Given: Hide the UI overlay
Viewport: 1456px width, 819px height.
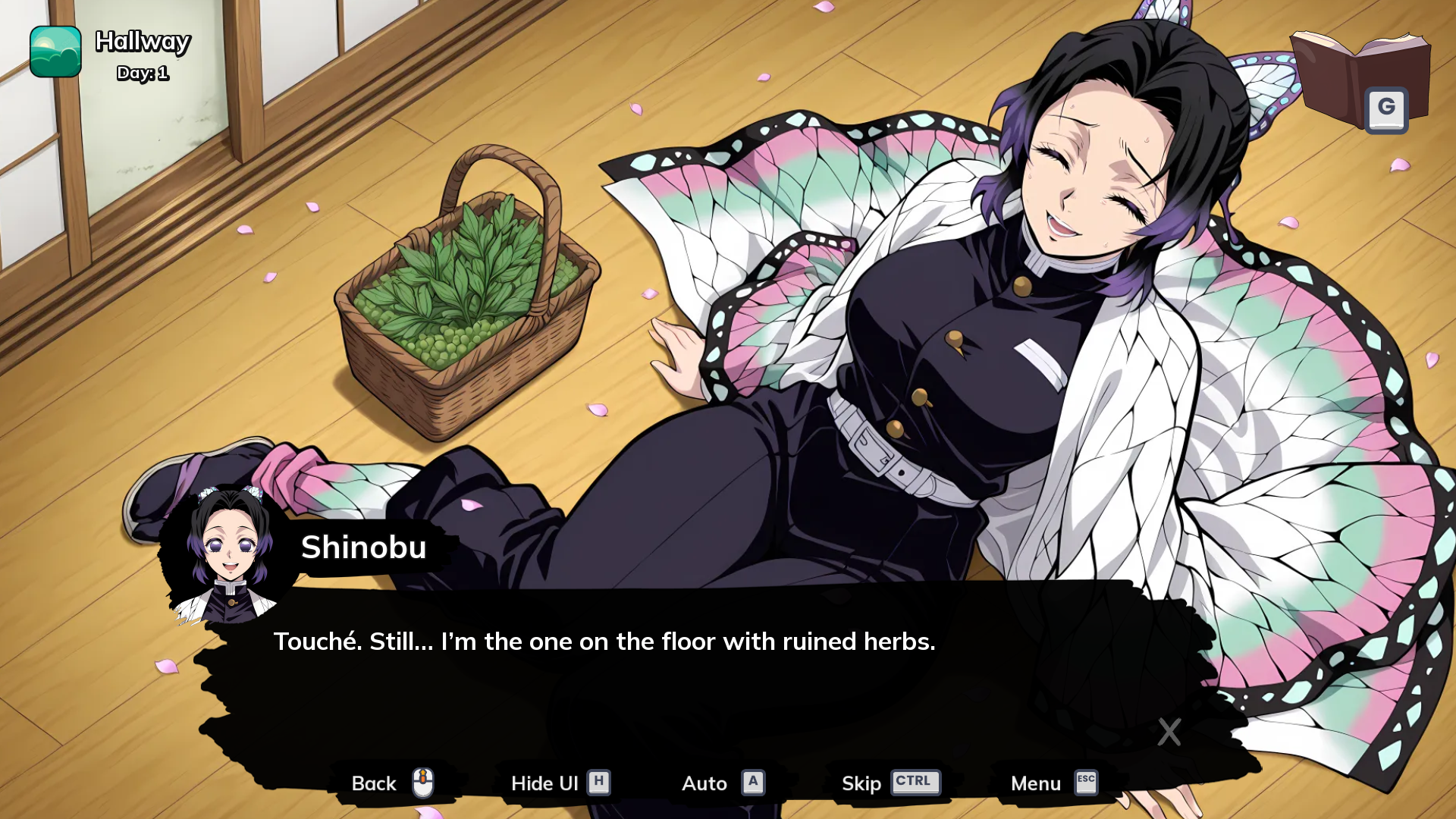Looking at the screenshot, I should [x=560, y=783].
